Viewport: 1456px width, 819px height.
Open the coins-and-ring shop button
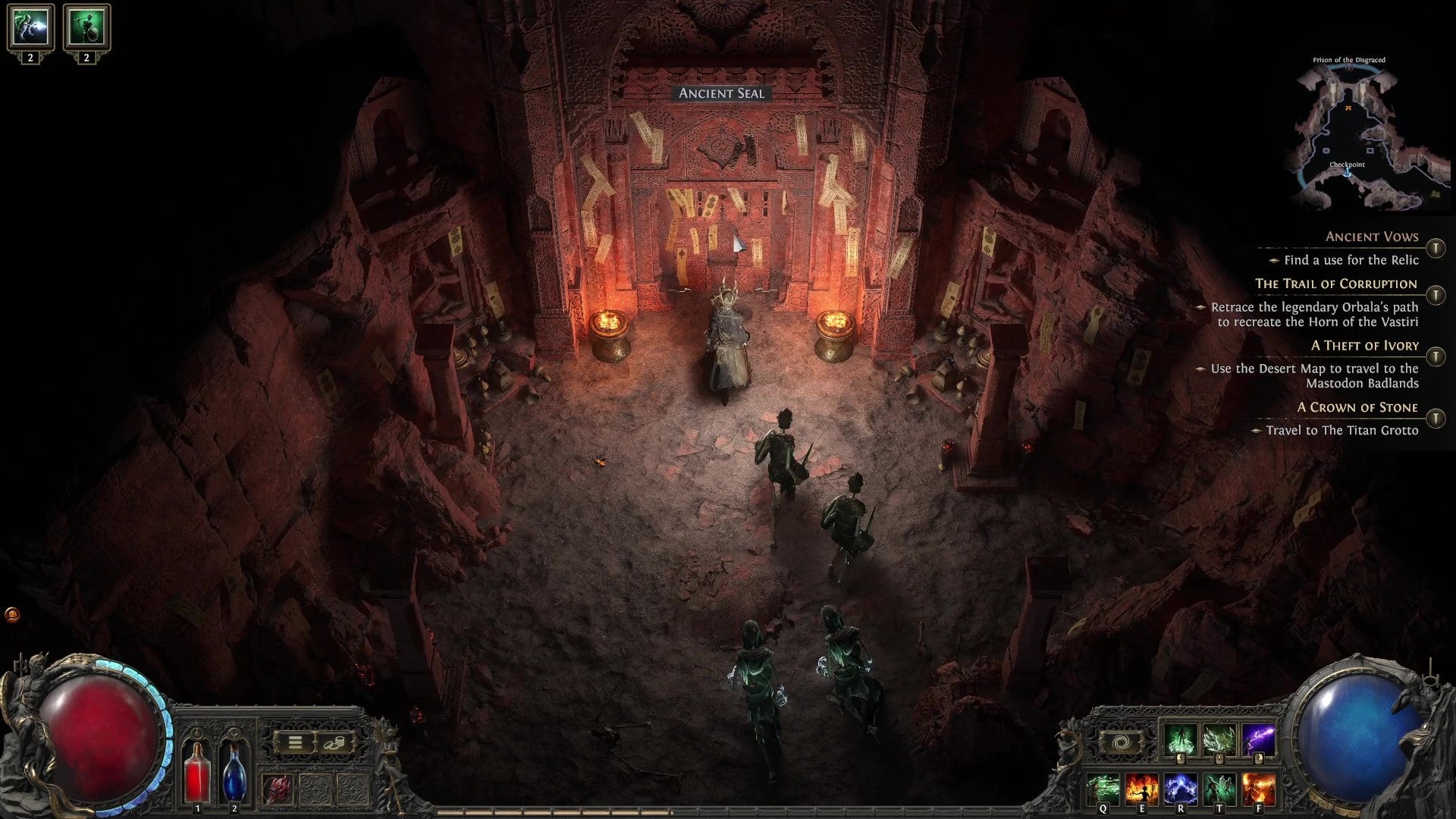pyautogui.click(x=334, y=743)
